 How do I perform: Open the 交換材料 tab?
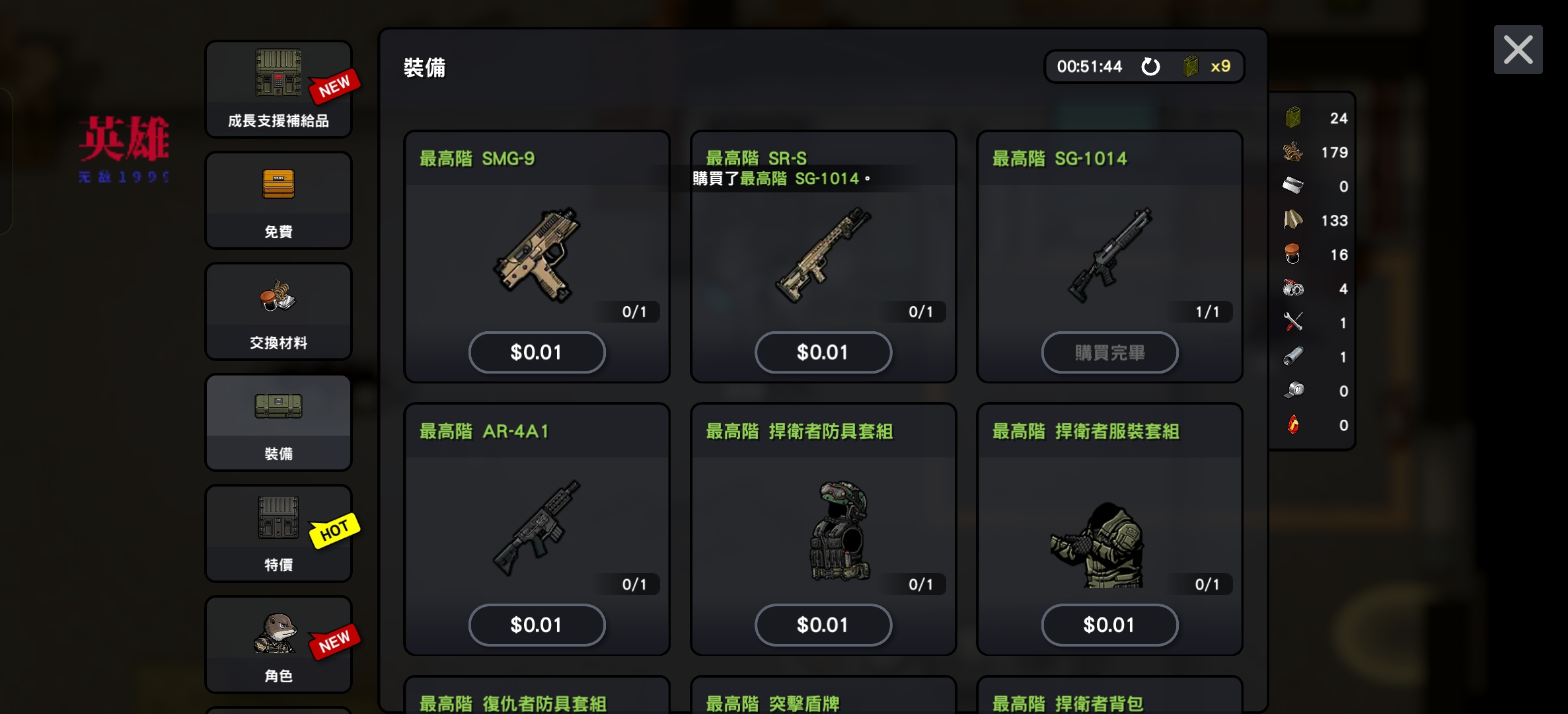coord(278,311)
